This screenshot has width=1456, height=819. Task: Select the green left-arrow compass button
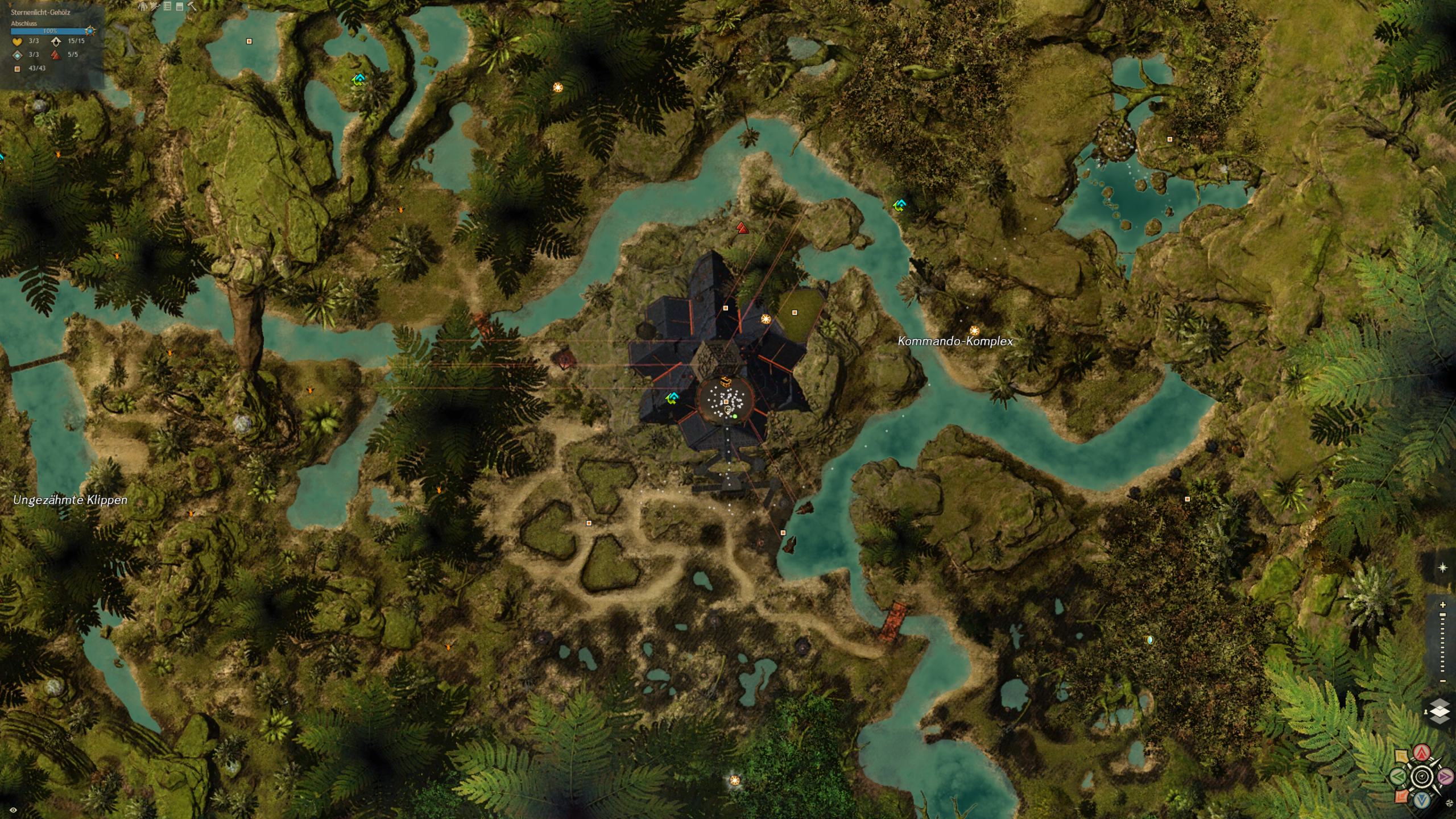(1399, 776)
